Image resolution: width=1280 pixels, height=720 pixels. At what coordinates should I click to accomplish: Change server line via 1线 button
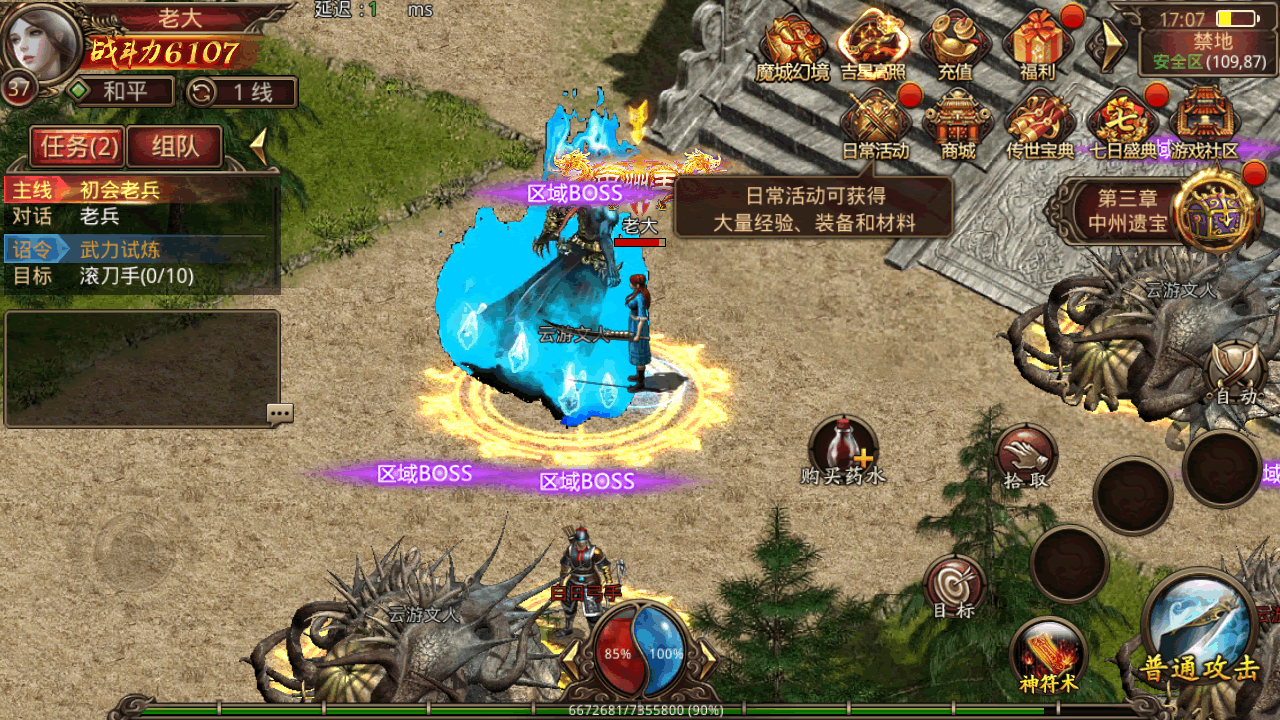[x=241, y=93]
